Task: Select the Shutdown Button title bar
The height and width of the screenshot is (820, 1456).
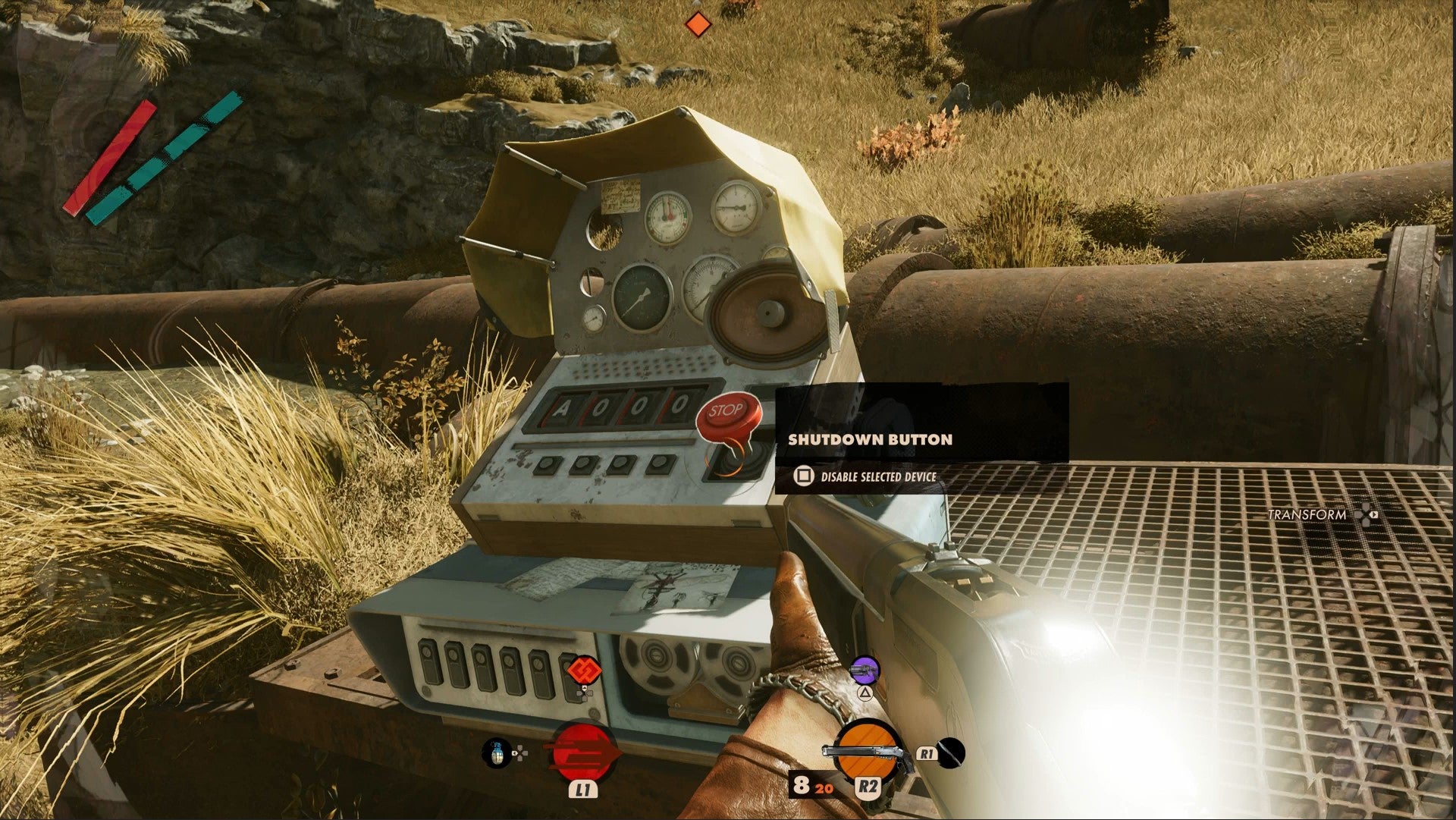Action: coord(869,438)
